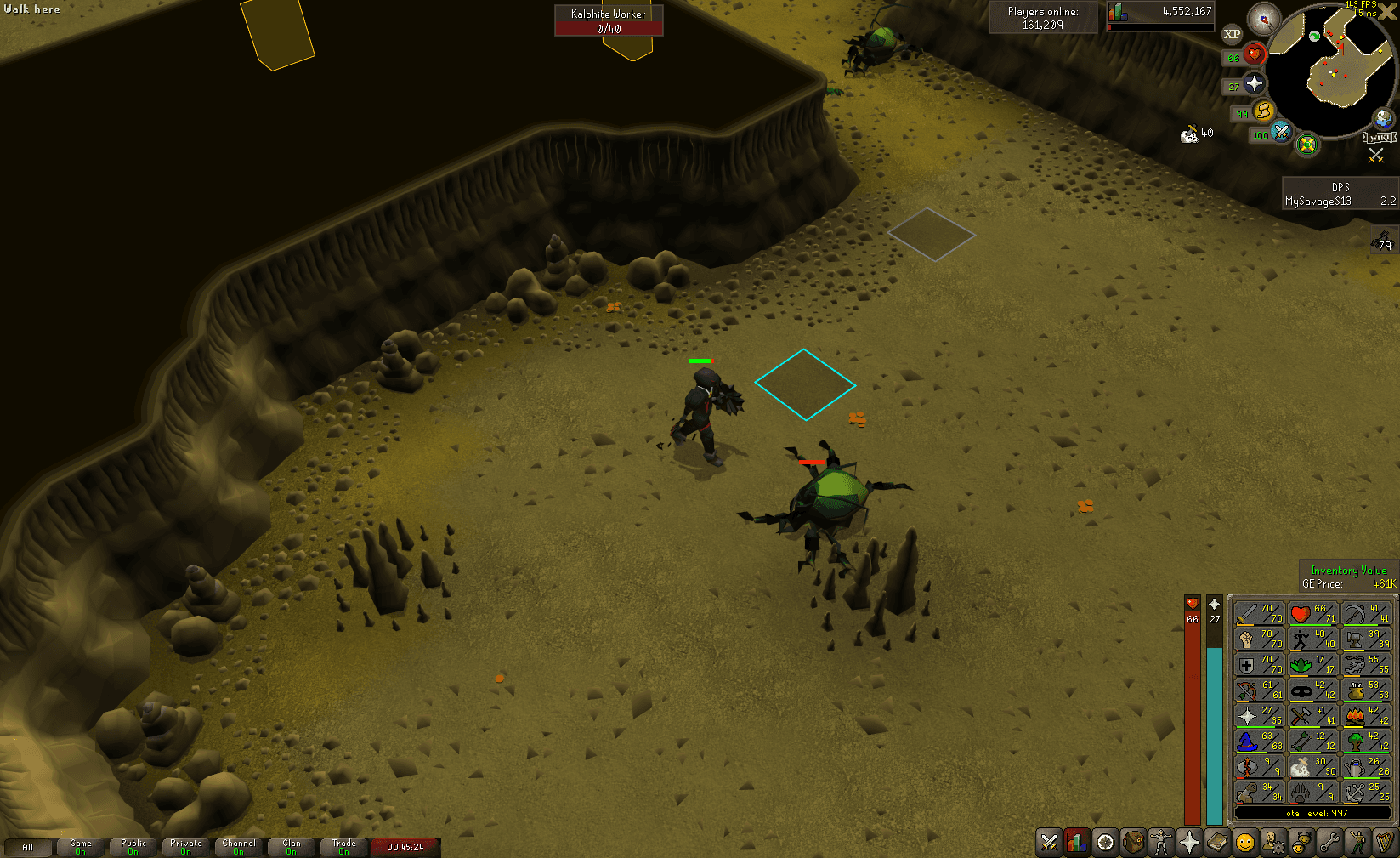Switch to the All chat tab

tap(29, 846)
